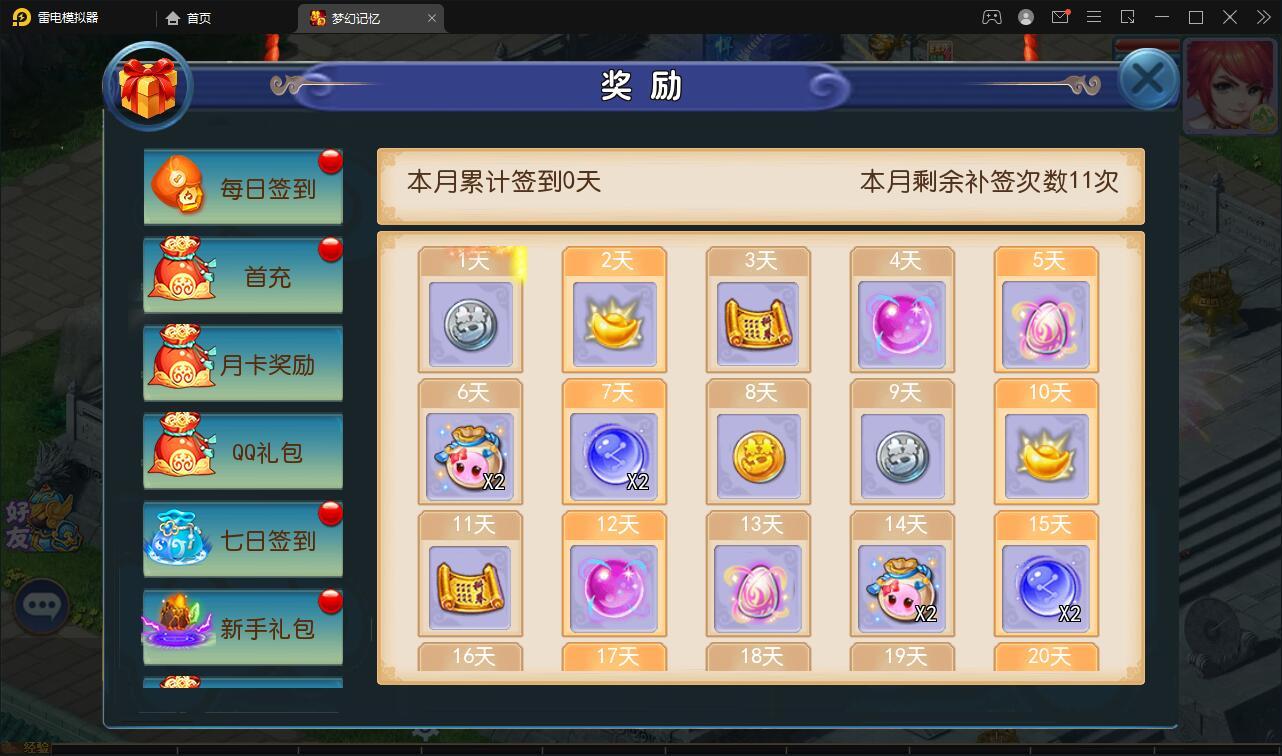Select the 梦幻记忆 game tab
The height and width of the screenshot is (756, 1282).
(x=364, y=17)
